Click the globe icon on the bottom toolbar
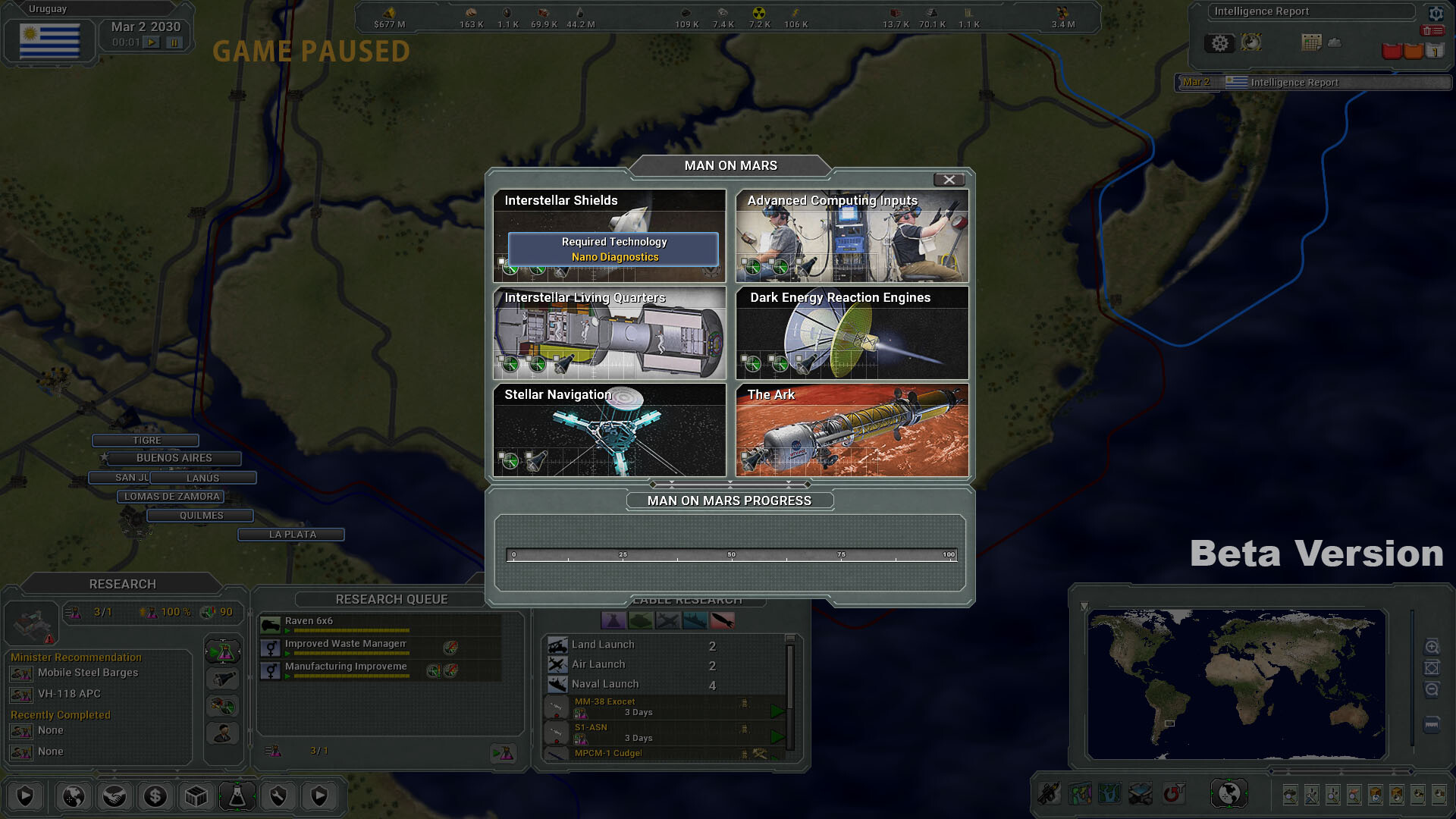1456x819 pixels. (73, 796)
